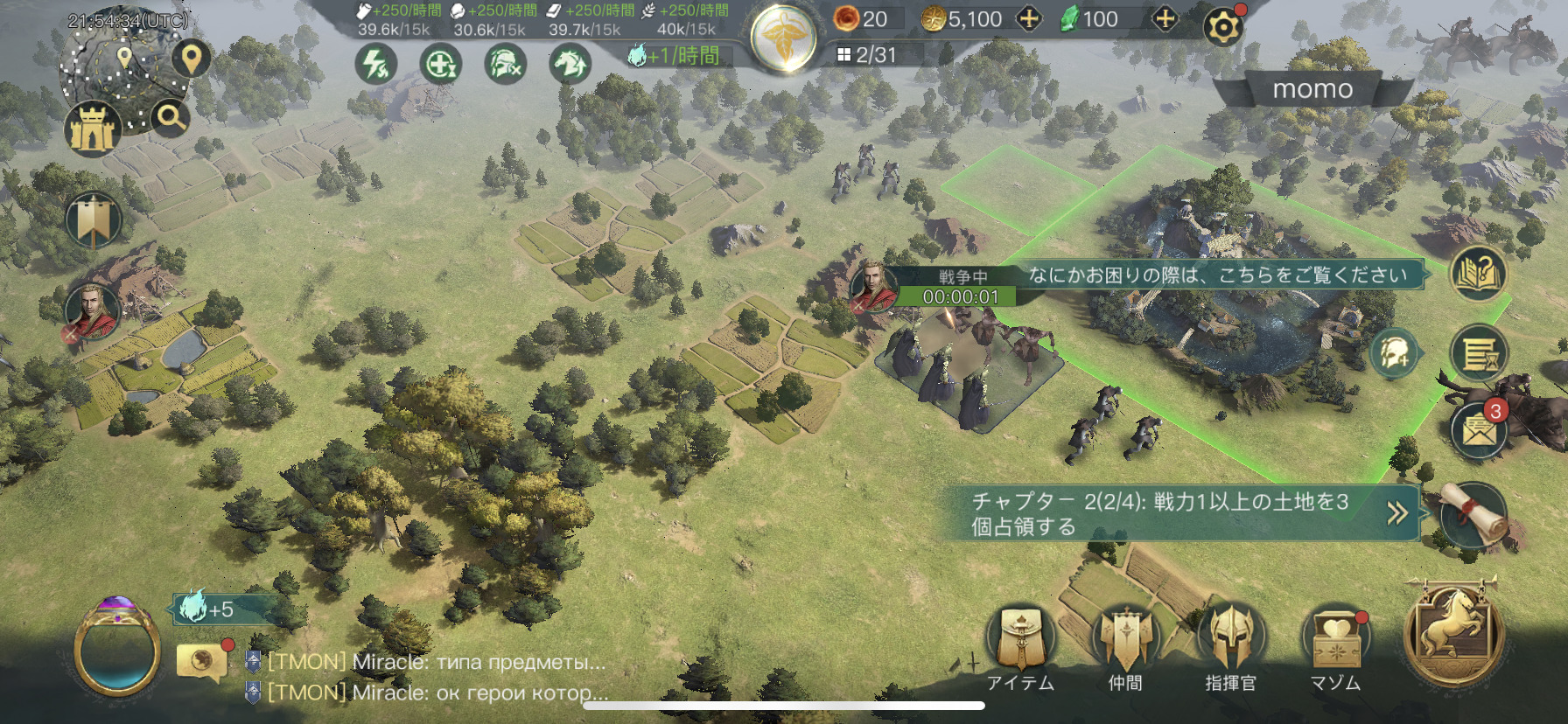Return to castle with the fortress icon
This screenshot has height=724, width=1568.
coord(92,129)
